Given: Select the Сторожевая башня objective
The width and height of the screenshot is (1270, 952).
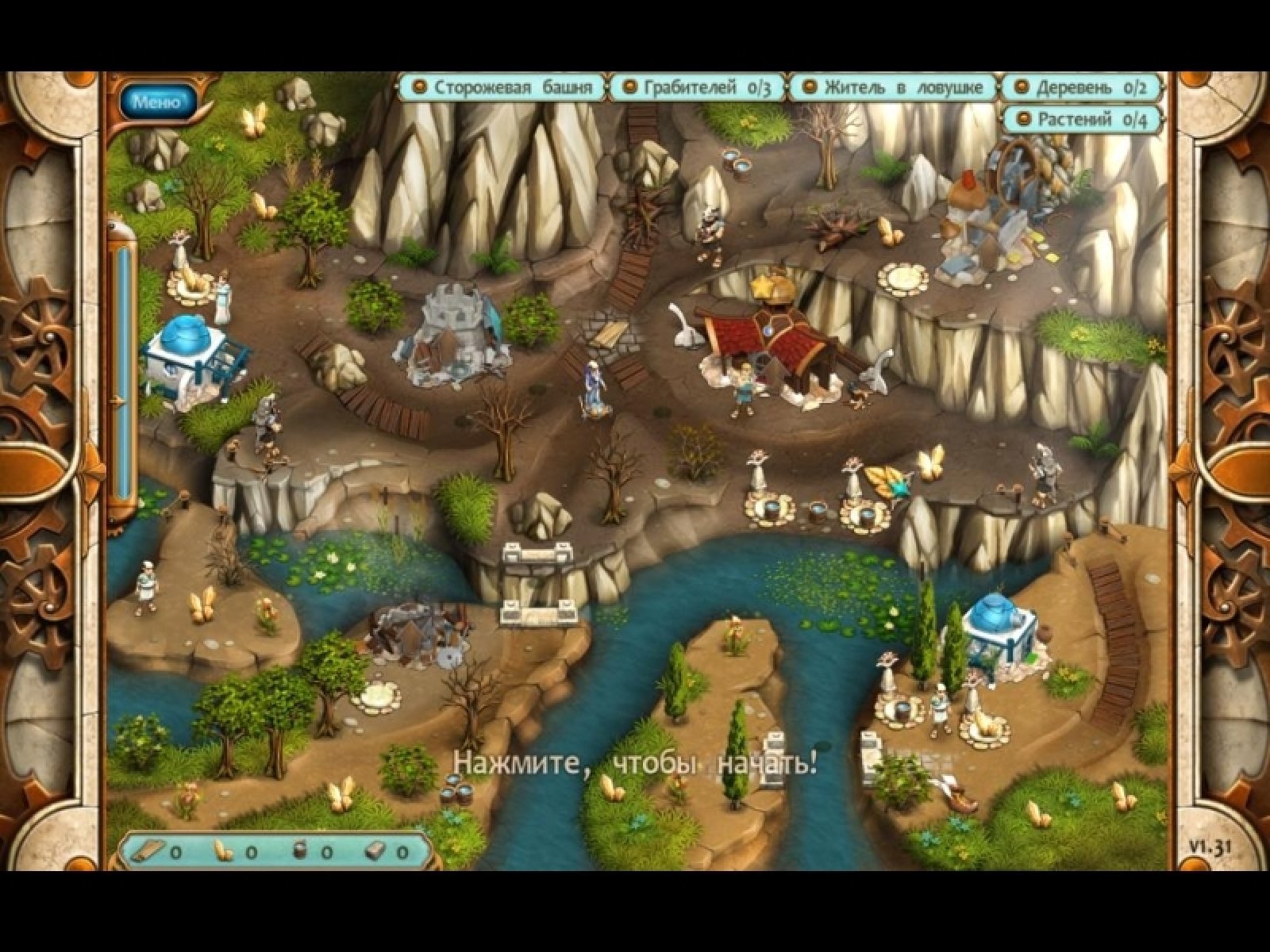Looking at the screenshot, I should coord(503,87).
